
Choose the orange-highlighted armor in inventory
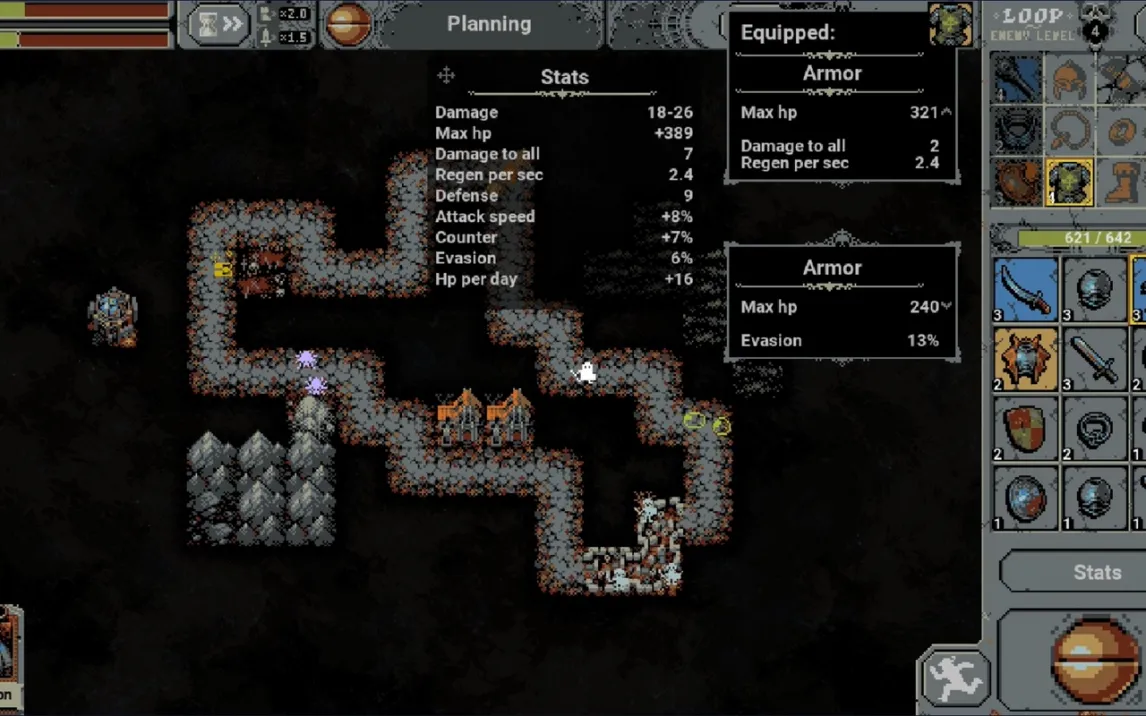[x=1026, y=358]
